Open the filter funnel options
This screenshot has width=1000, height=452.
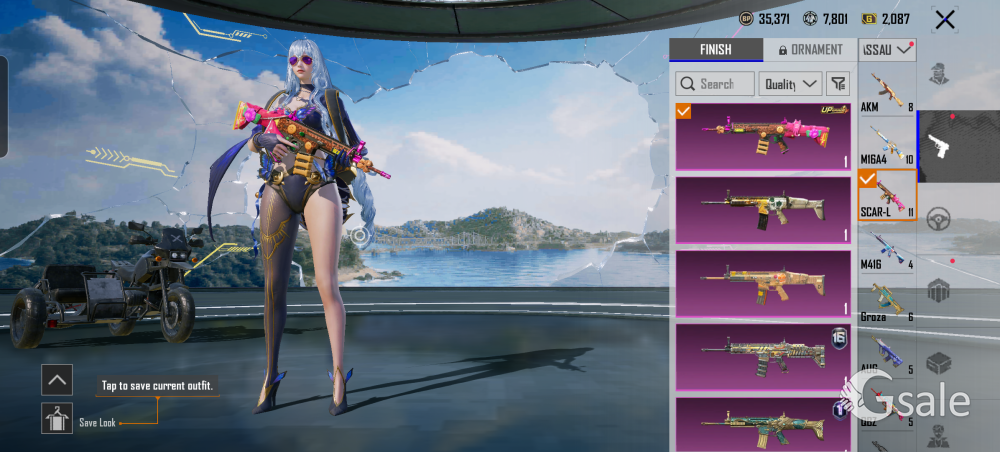837,84
